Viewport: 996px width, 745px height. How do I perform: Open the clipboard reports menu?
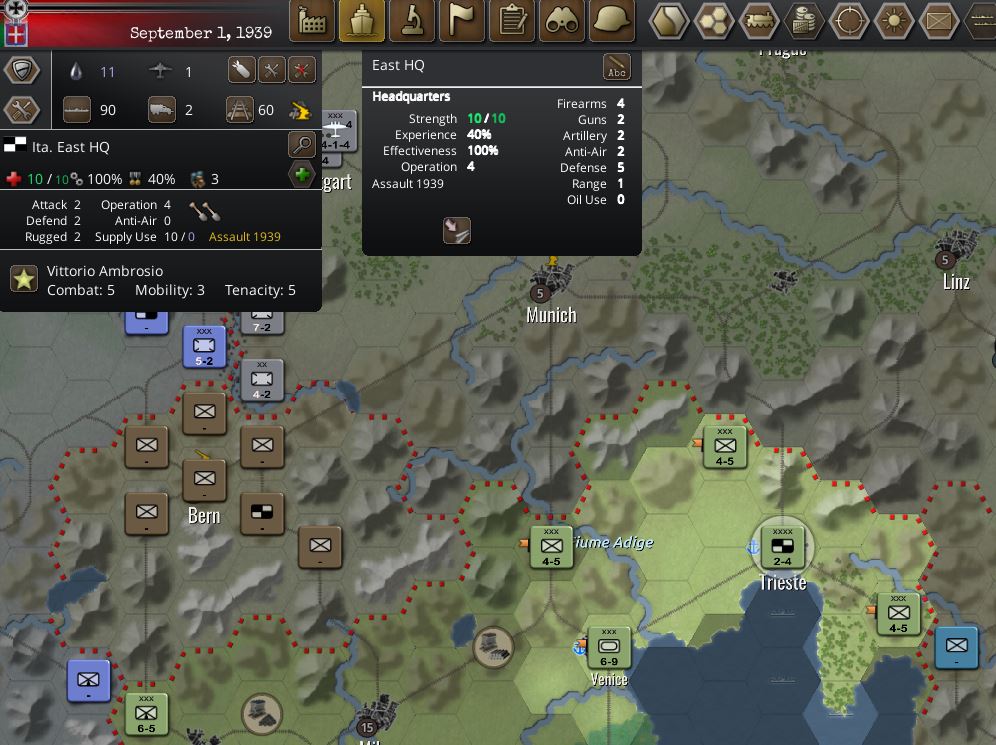coord(512,21)
